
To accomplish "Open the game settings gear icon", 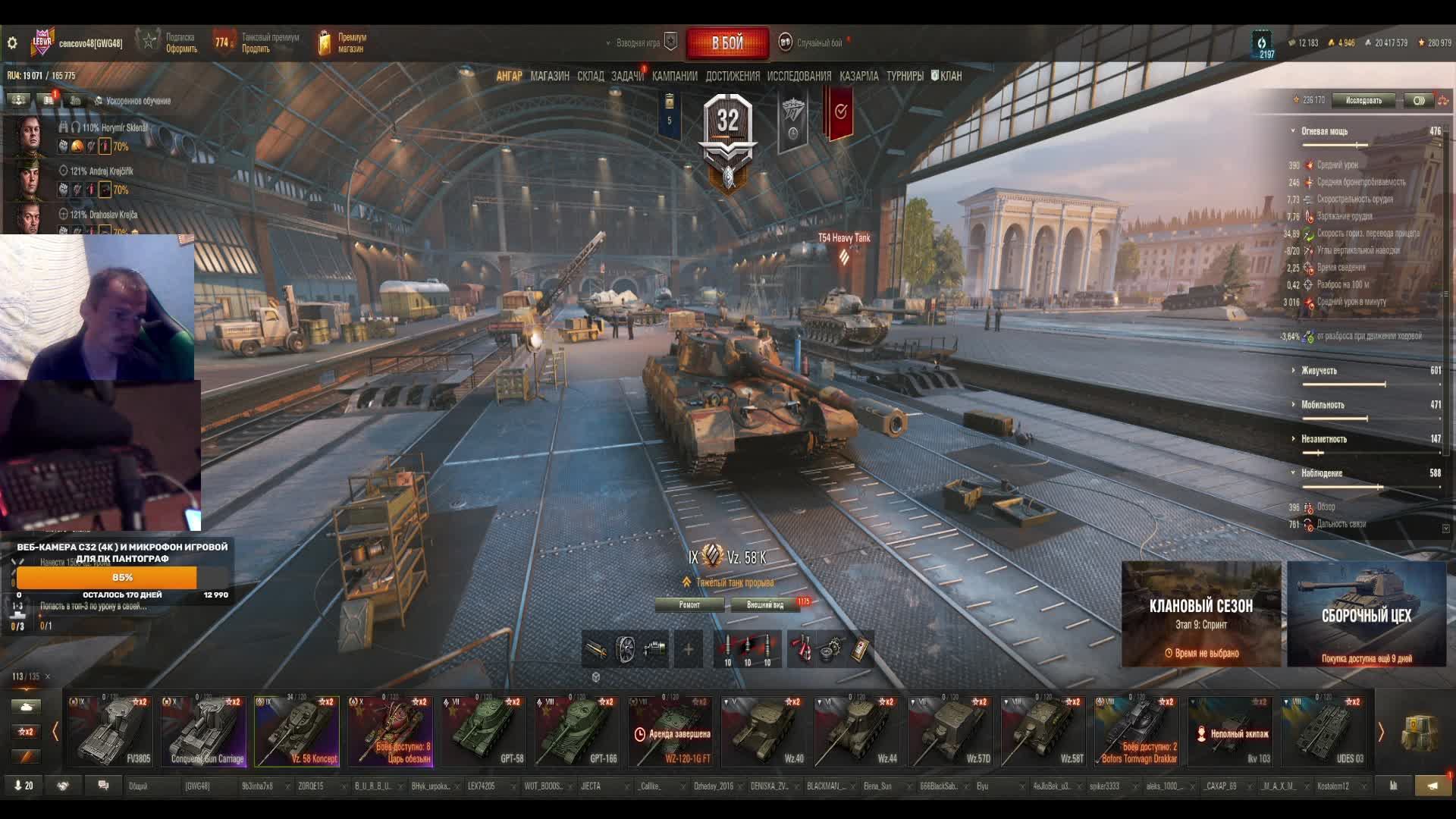I will click(x=12, y=43).
